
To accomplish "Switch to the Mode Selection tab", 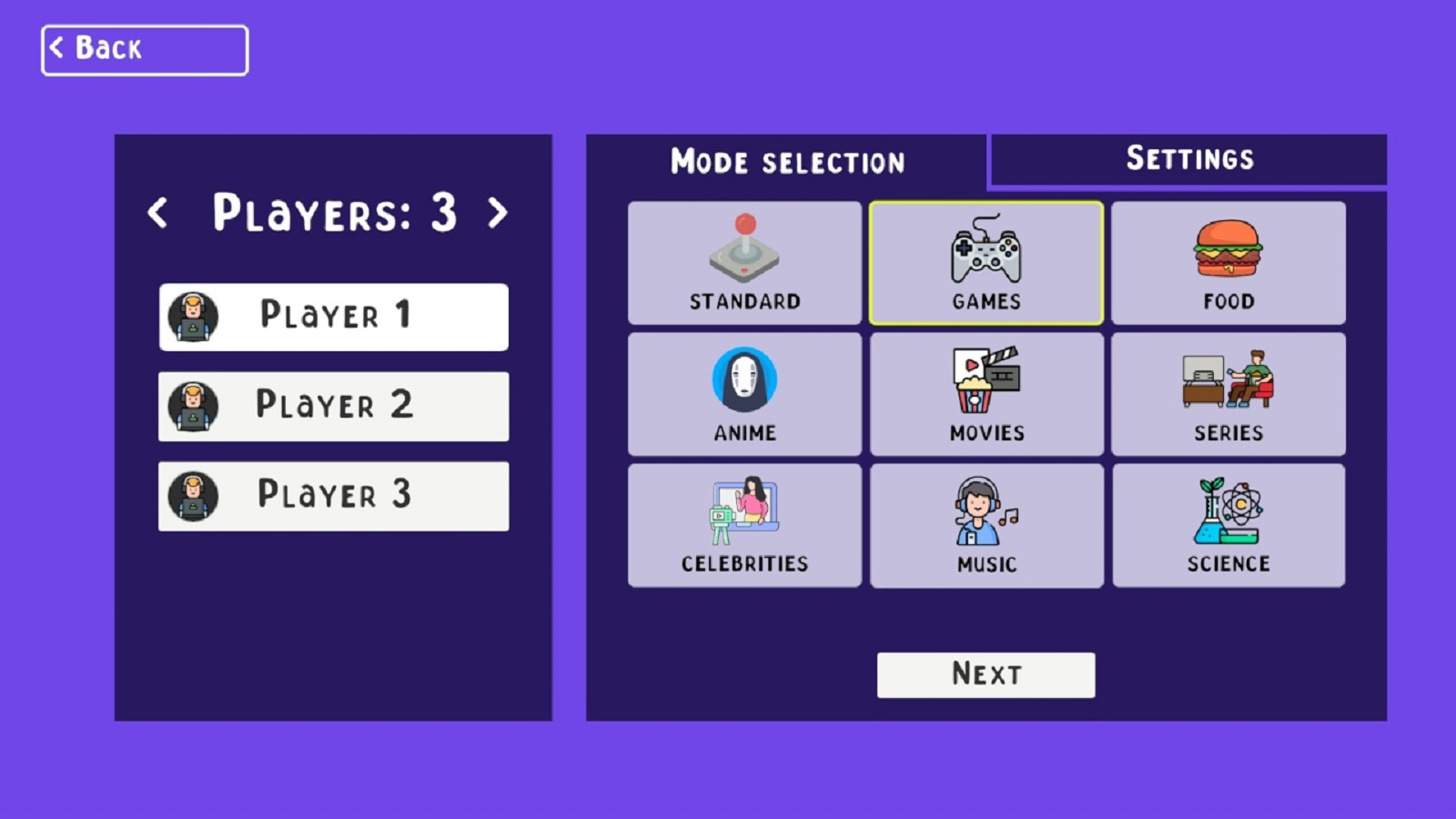I will point(787,162).
